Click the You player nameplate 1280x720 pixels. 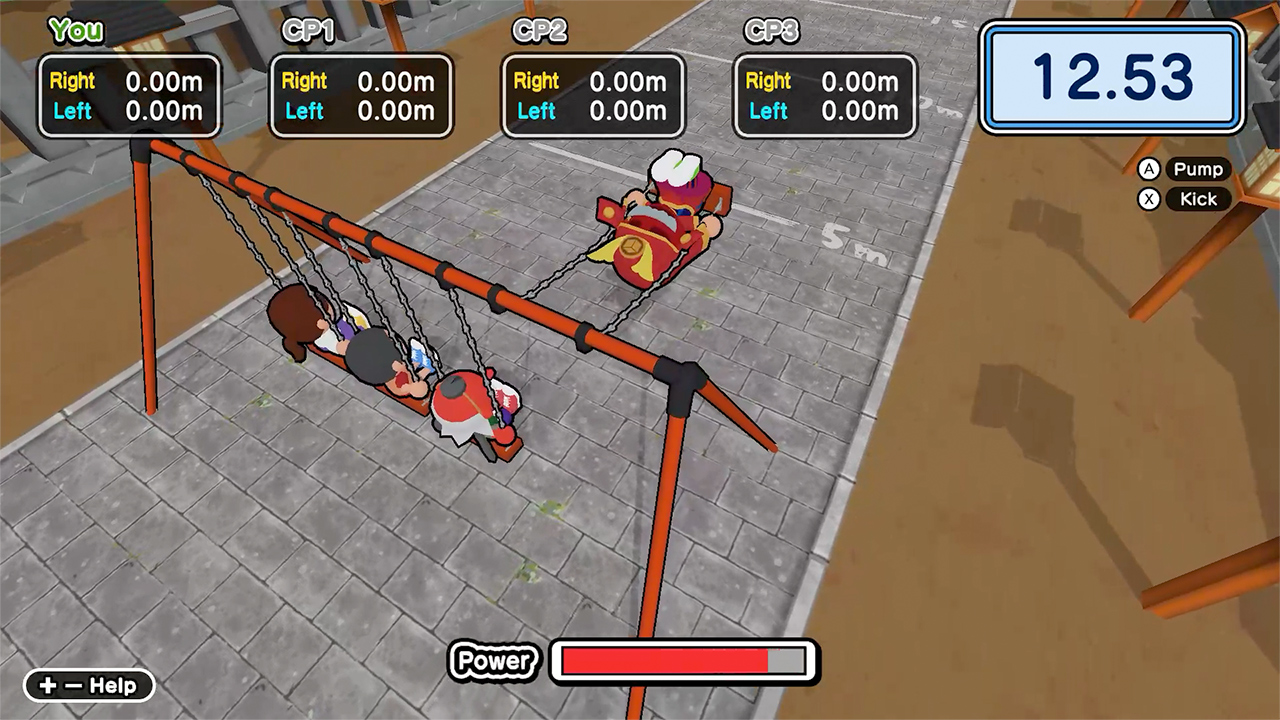coord(74,31)
